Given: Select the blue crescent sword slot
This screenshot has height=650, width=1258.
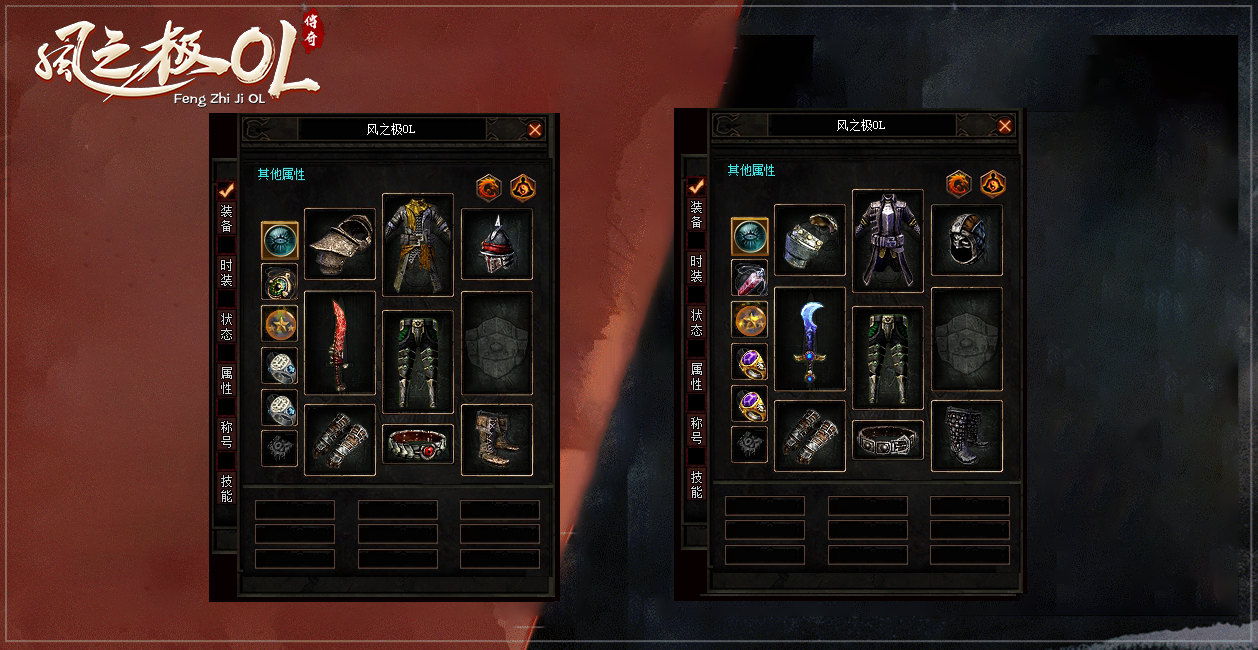Looking at the screenshot, I should (x=810, y=339).
